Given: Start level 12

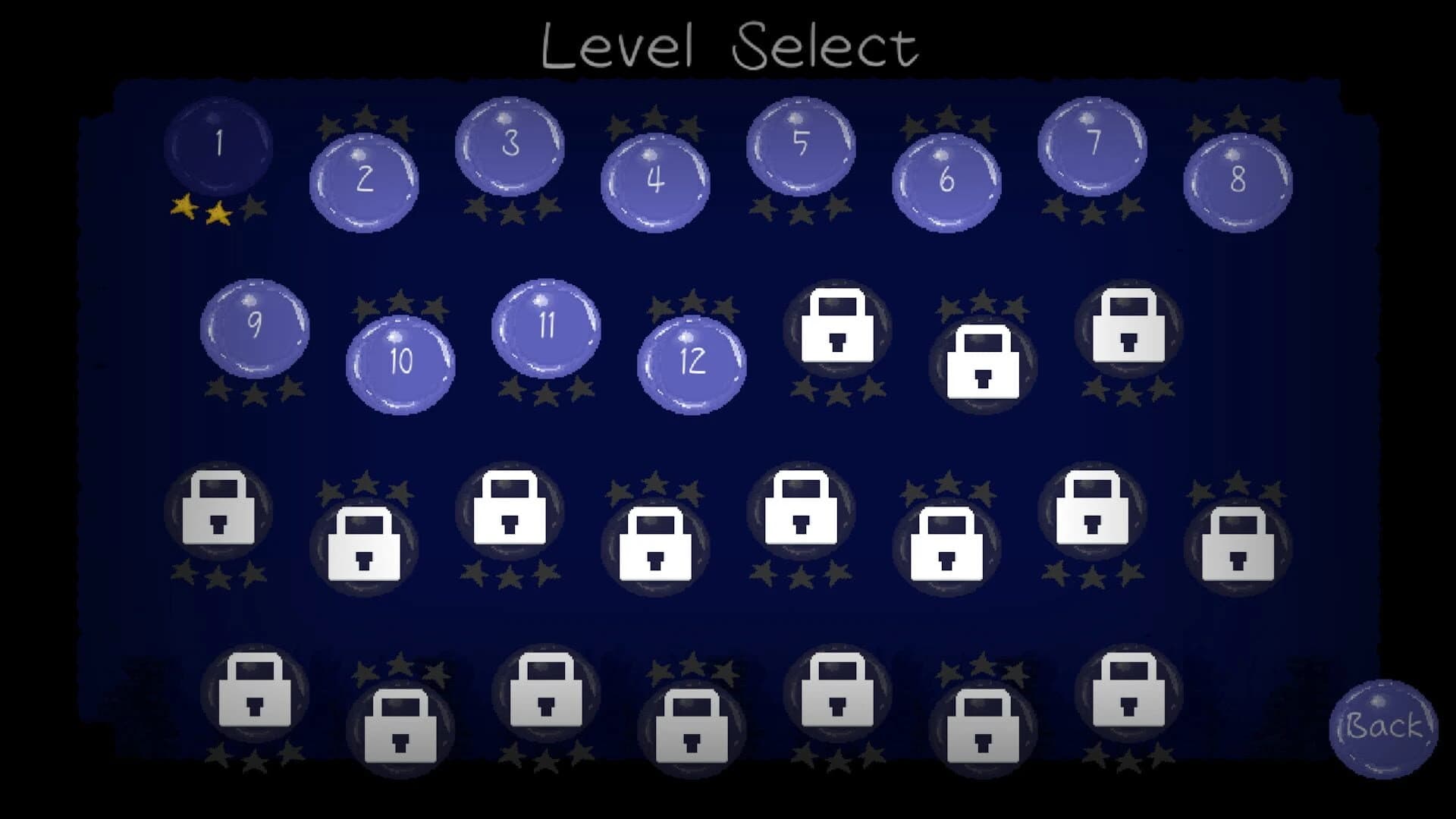Looking at the screenshot, I should coord(692,364).
